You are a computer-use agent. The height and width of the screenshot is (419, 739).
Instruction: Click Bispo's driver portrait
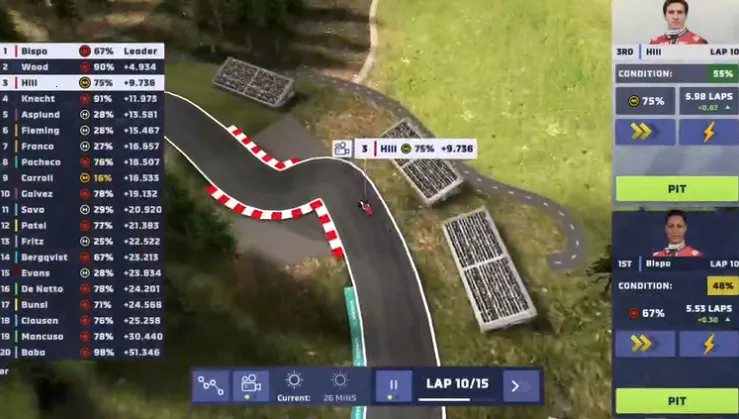(675, 235)
